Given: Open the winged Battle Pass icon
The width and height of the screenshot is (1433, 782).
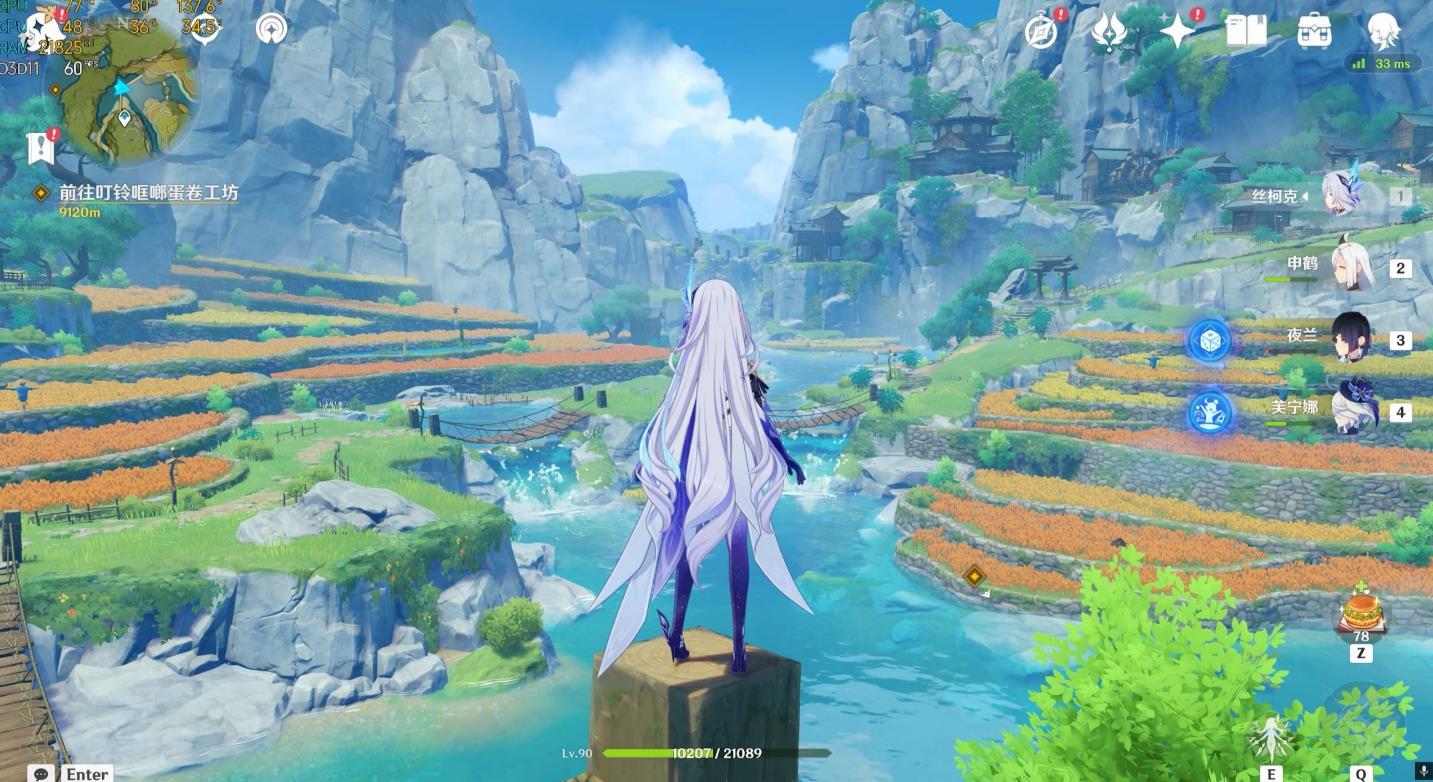Looking at the screenshot, I should pyautogui.click(x=1109, y=31).
